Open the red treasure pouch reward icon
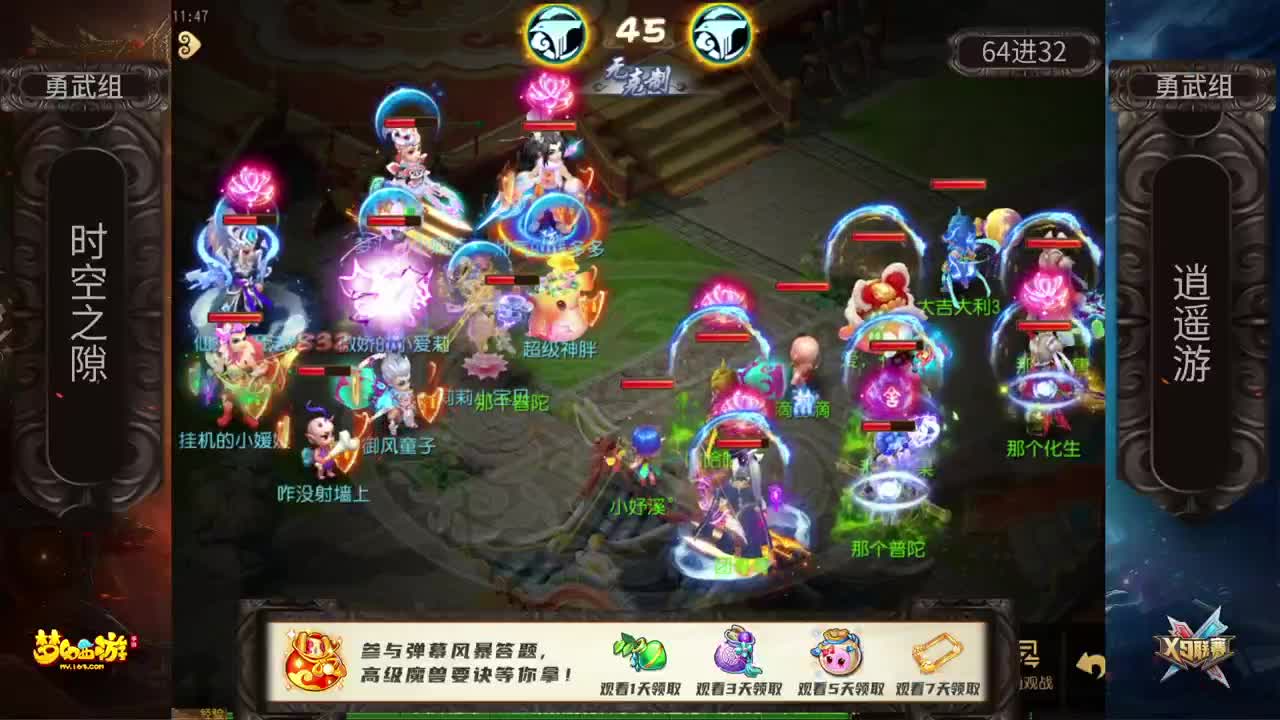1280x720 pixels. [x=315, y=660]
